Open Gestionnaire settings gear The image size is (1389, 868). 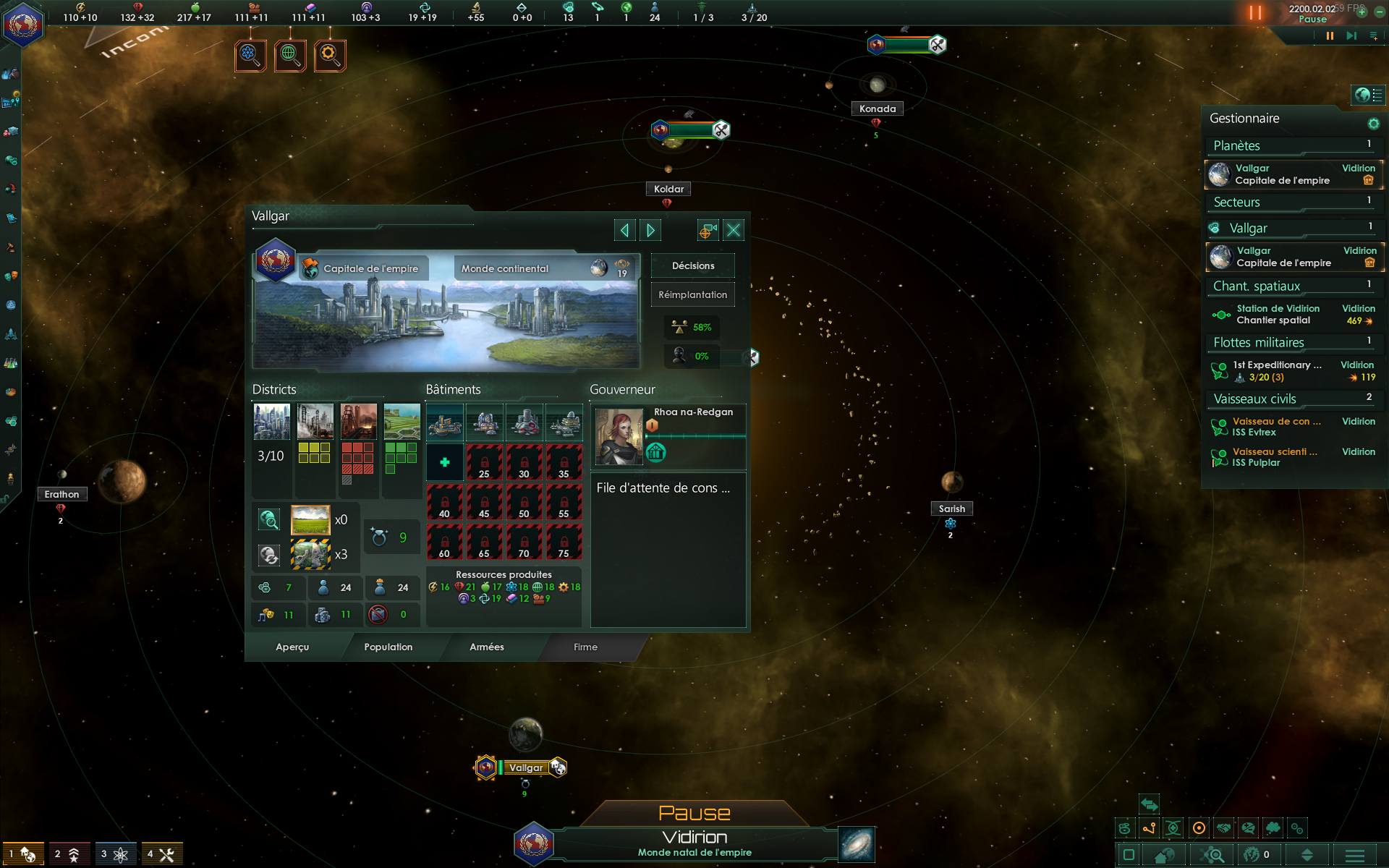[x=1373, y=124]
